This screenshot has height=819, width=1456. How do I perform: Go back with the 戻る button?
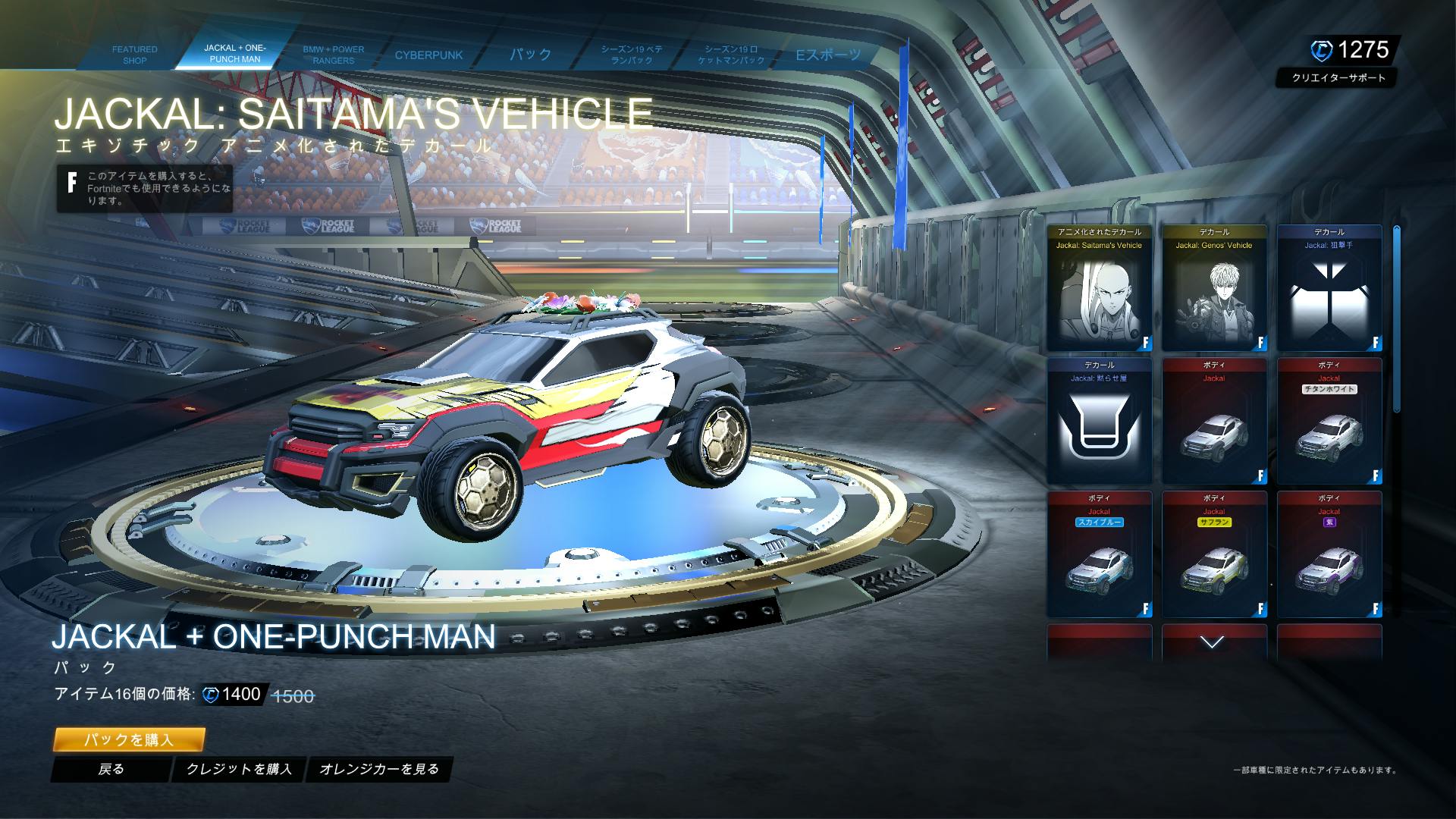coord(111,769)
